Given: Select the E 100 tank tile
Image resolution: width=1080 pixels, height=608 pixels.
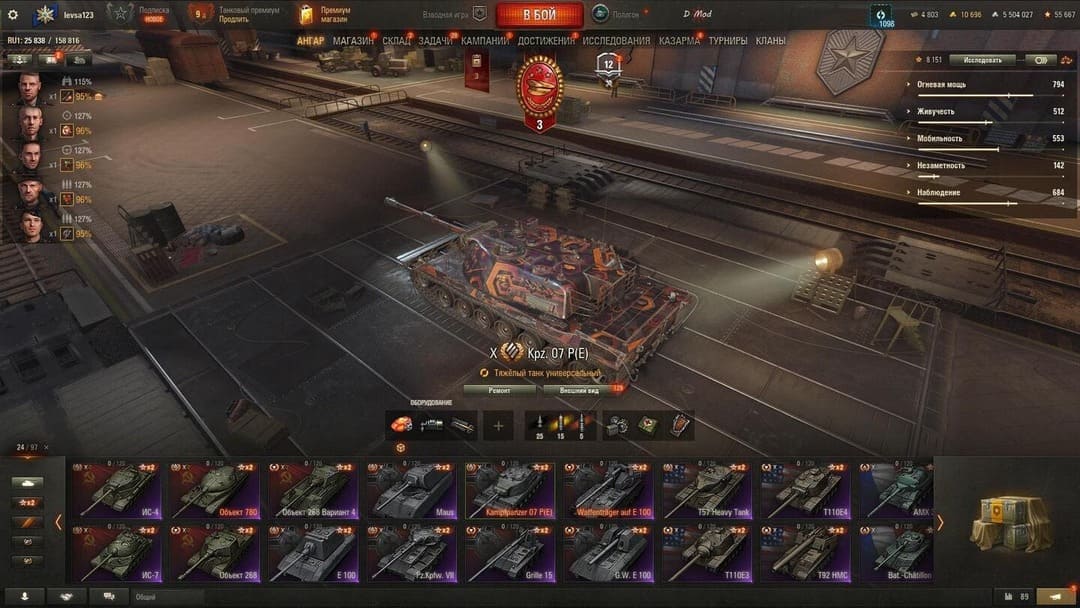Looking at the screenshot, I should point(312,553).
